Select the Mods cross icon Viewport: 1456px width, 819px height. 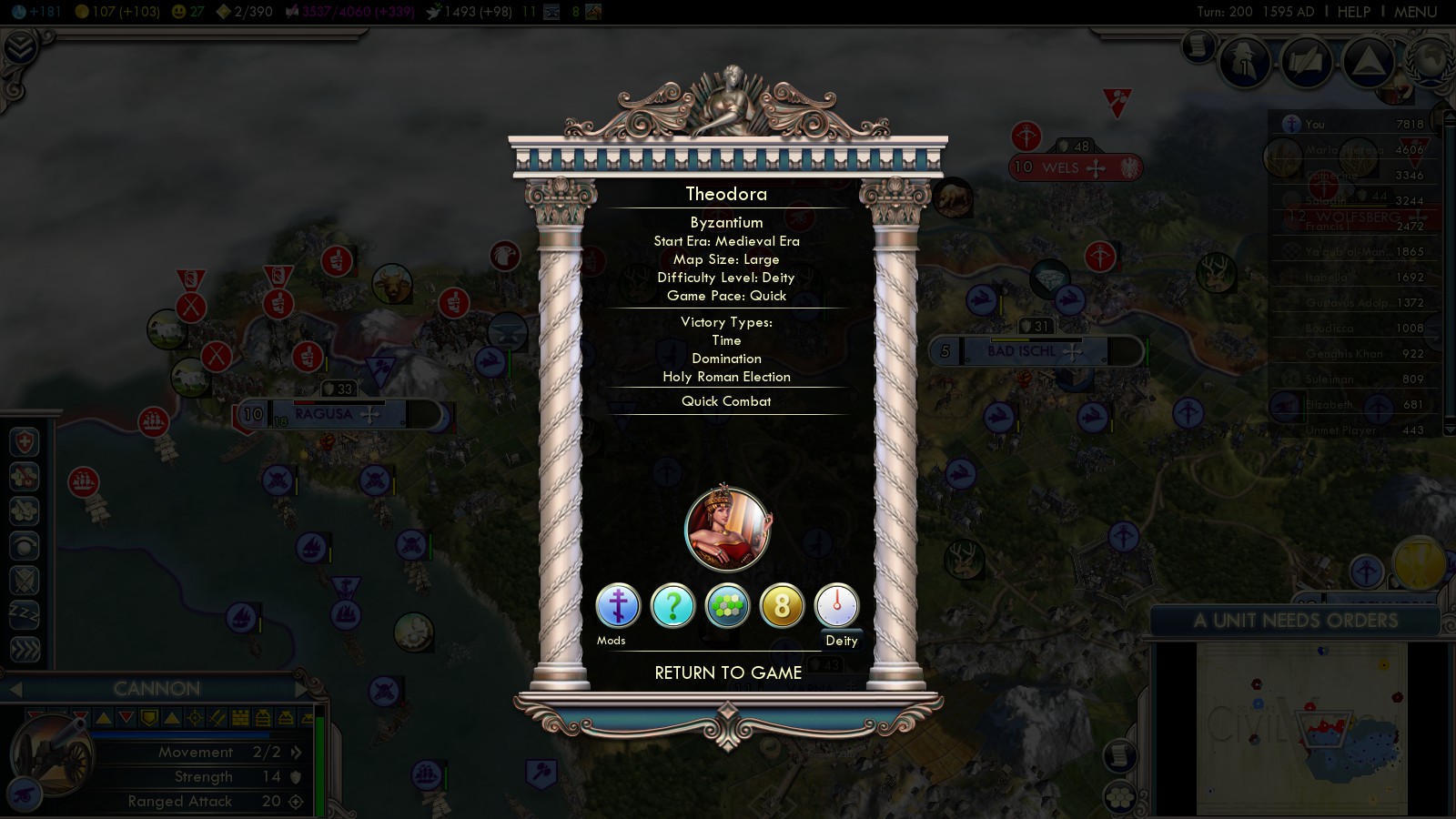coord(618,606)
